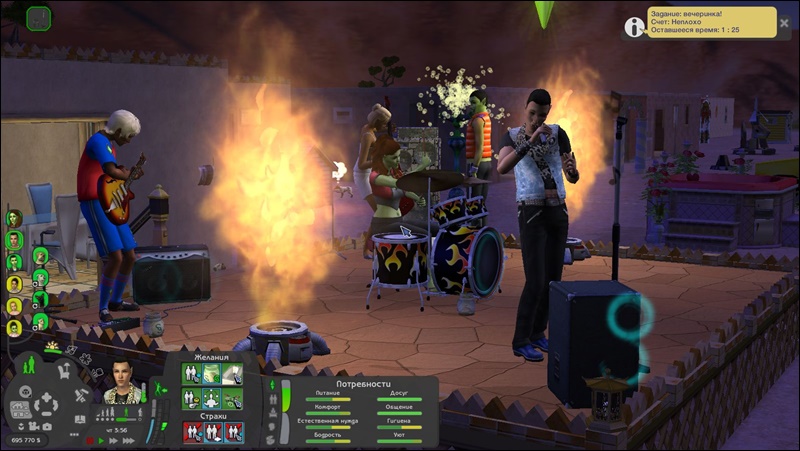Switch to the top household Sim portrait
800x451 pixels.
pyautogui.click(x=14, y=218)
